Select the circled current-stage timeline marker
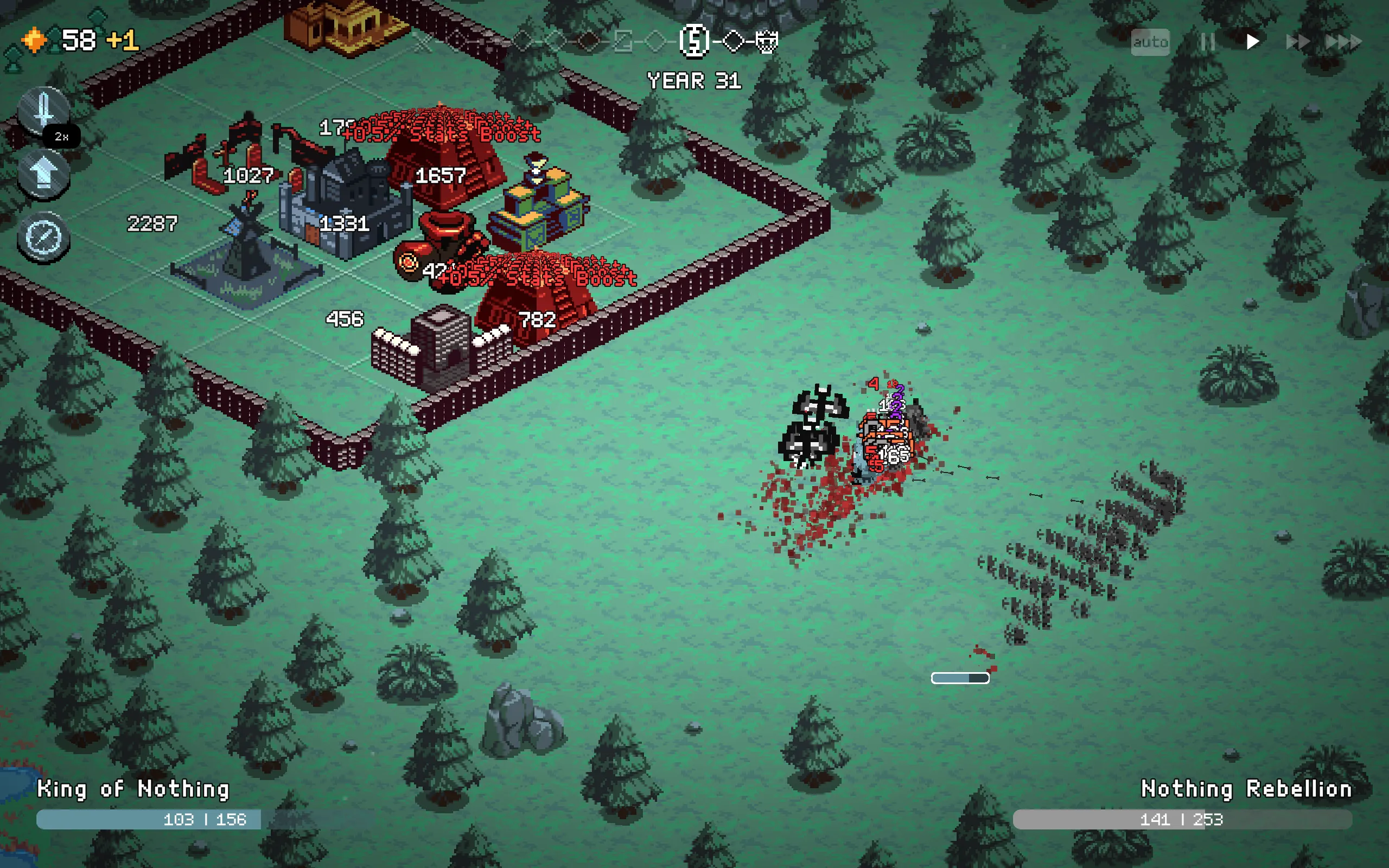The height and width of the screenshot is (868, 1389). point(694,41)
